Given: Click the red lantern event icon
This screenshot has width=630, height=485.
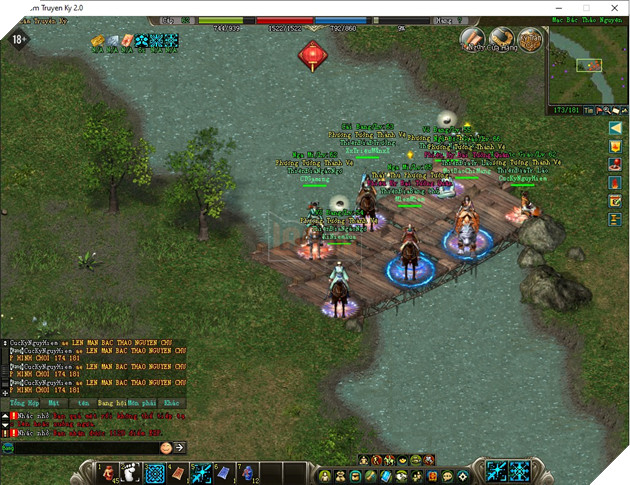Looking at the screenshot, I should (313, 53).
